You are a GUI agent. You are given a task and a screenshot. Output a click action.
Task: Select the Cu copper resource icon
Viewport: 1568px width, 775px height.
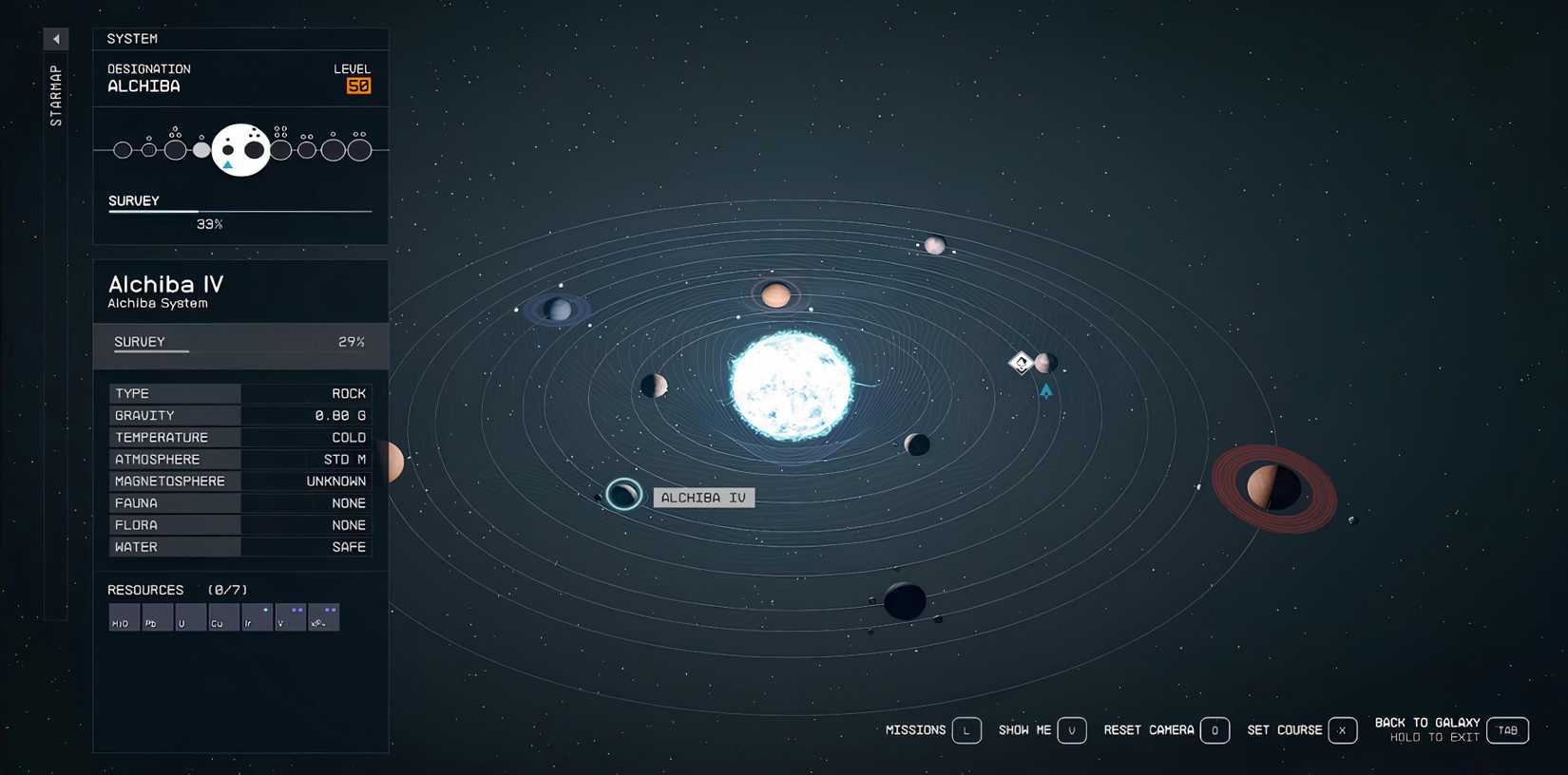223,616
